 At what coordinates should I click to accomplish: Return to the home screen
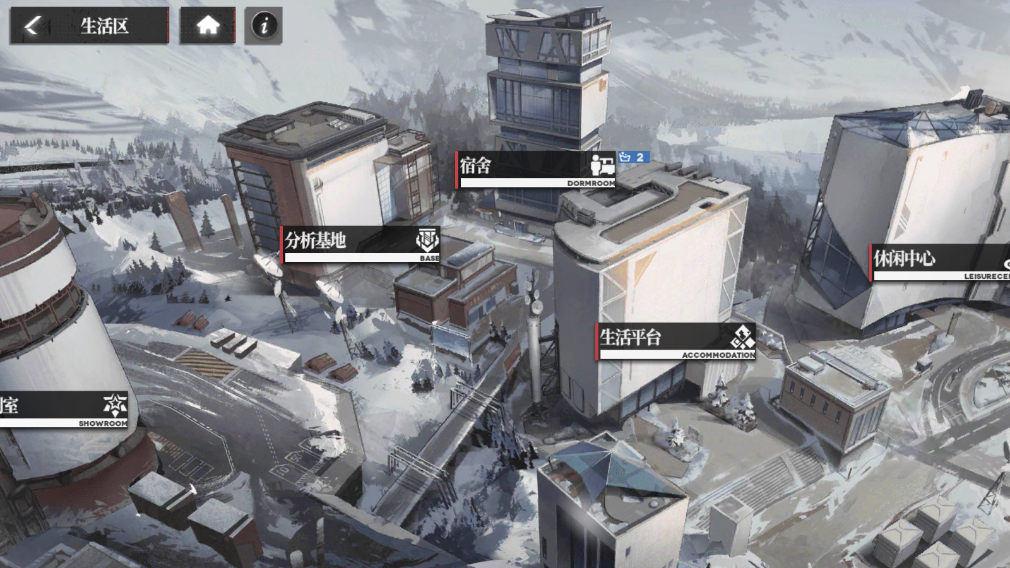point(207,26)
